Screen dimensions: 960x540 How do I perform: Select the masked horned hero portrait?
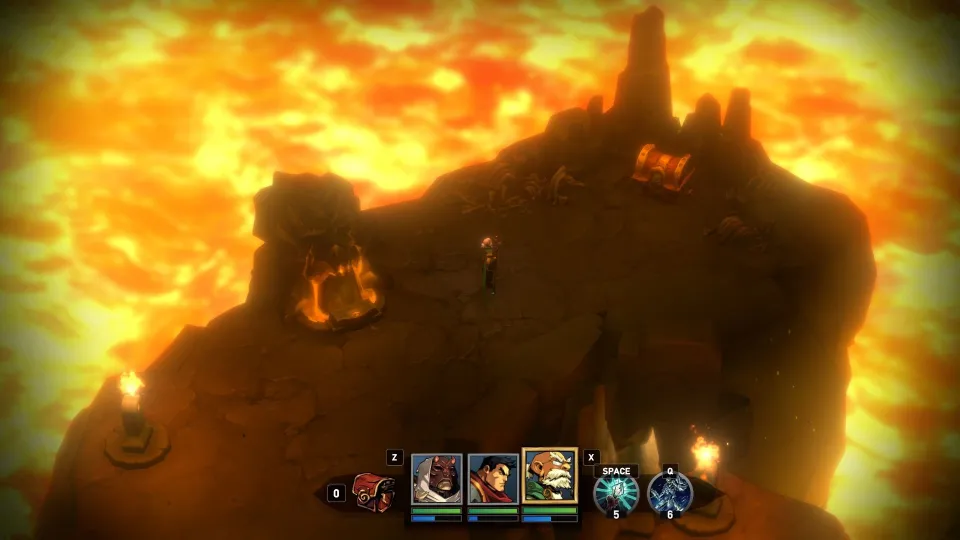coord(436,481)
